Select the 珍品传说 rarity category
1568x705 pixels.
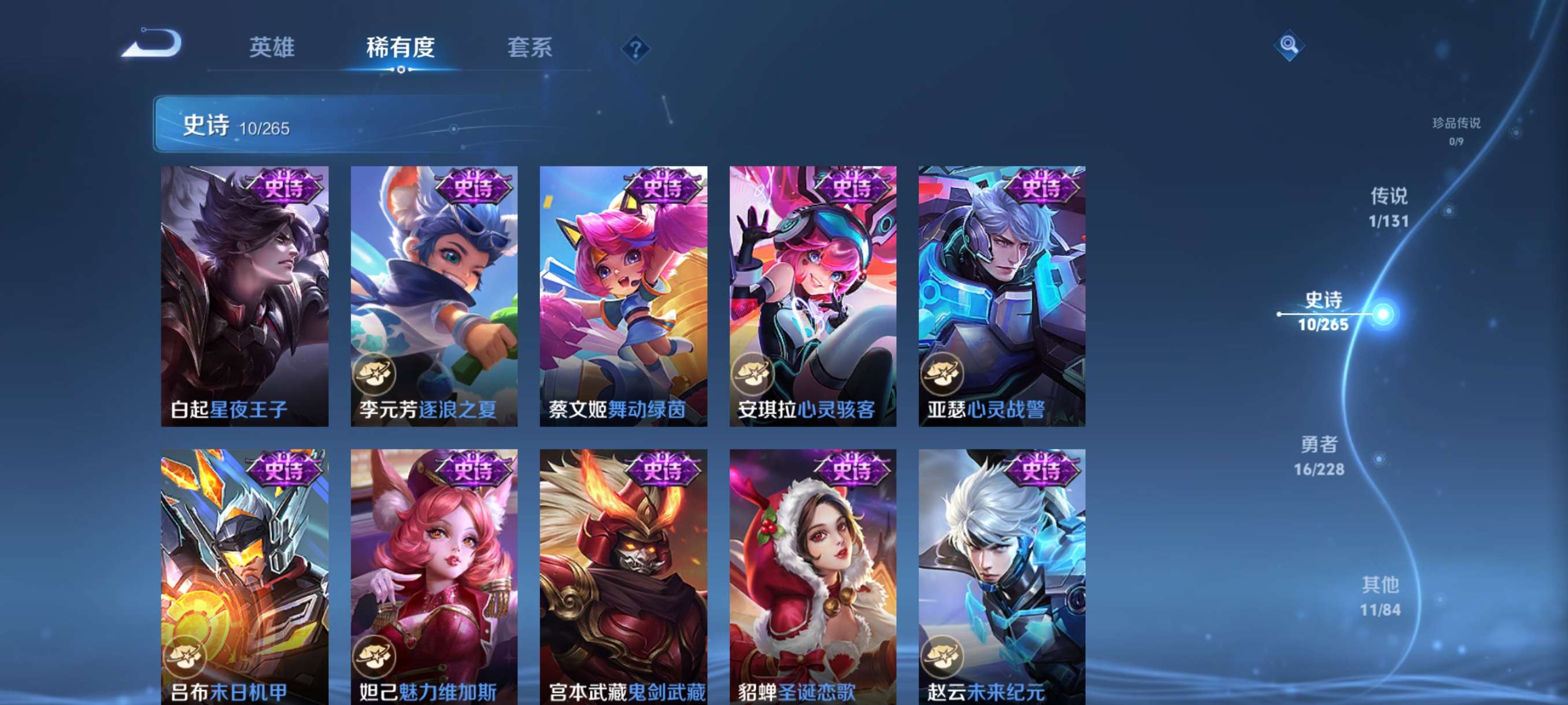[x=1458, y=131]
